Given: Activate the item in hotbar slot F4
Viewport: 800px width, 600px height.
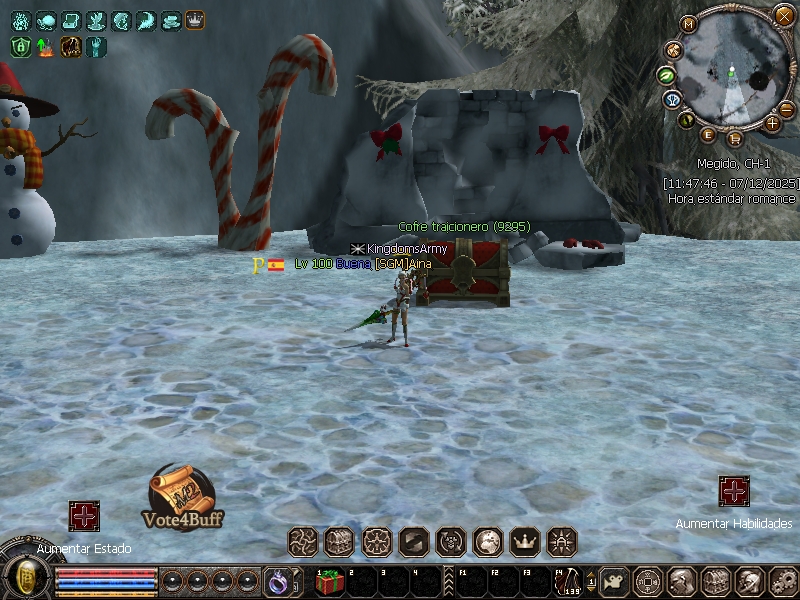Looking at the screenshot, I should [568, 582].
